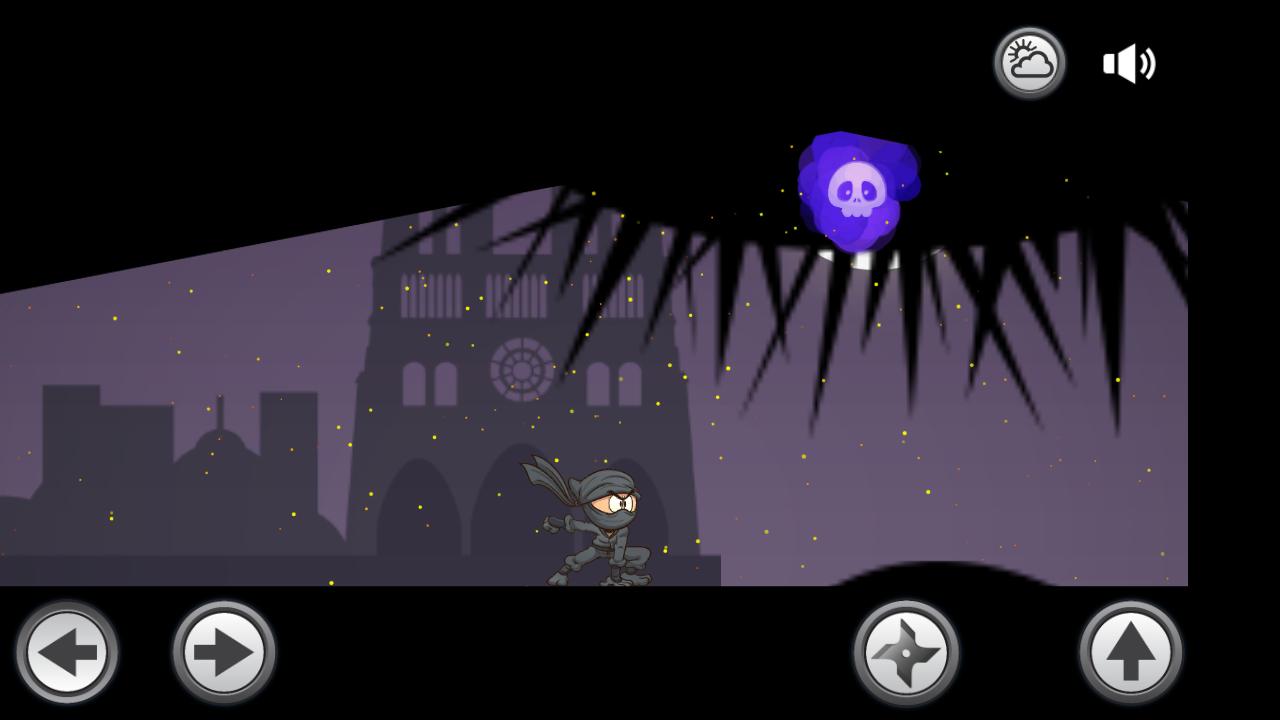Select the right movement arrow icon
1280x720 pixels.
point(222,651)
